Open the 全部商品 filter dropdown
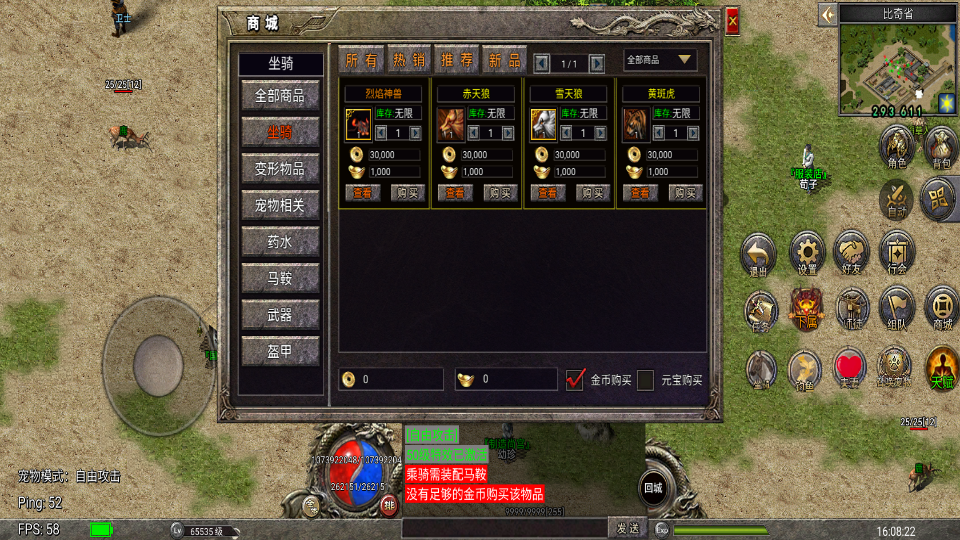This screenshot has height=540, width=960. coord(660,60)
